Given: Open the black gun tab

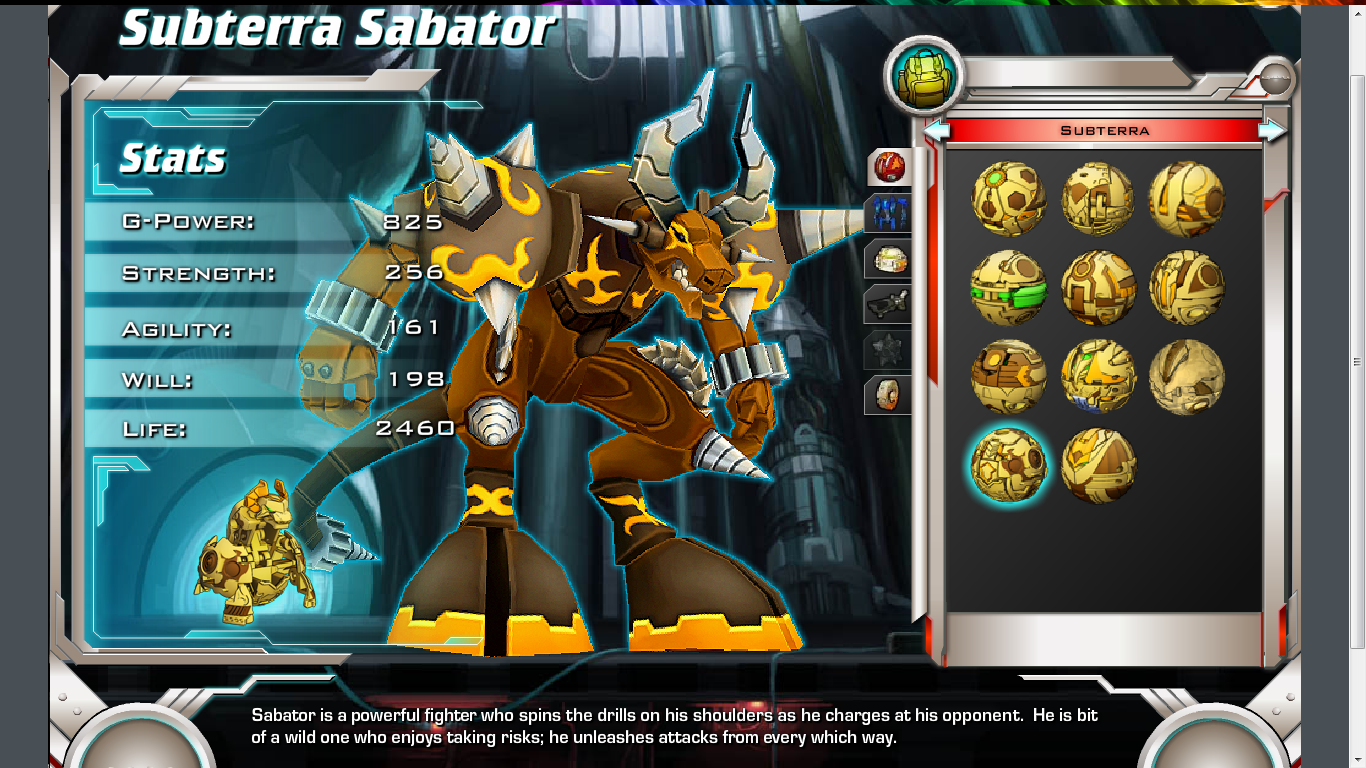Looking at the screenshot, I should coord(888,304).
